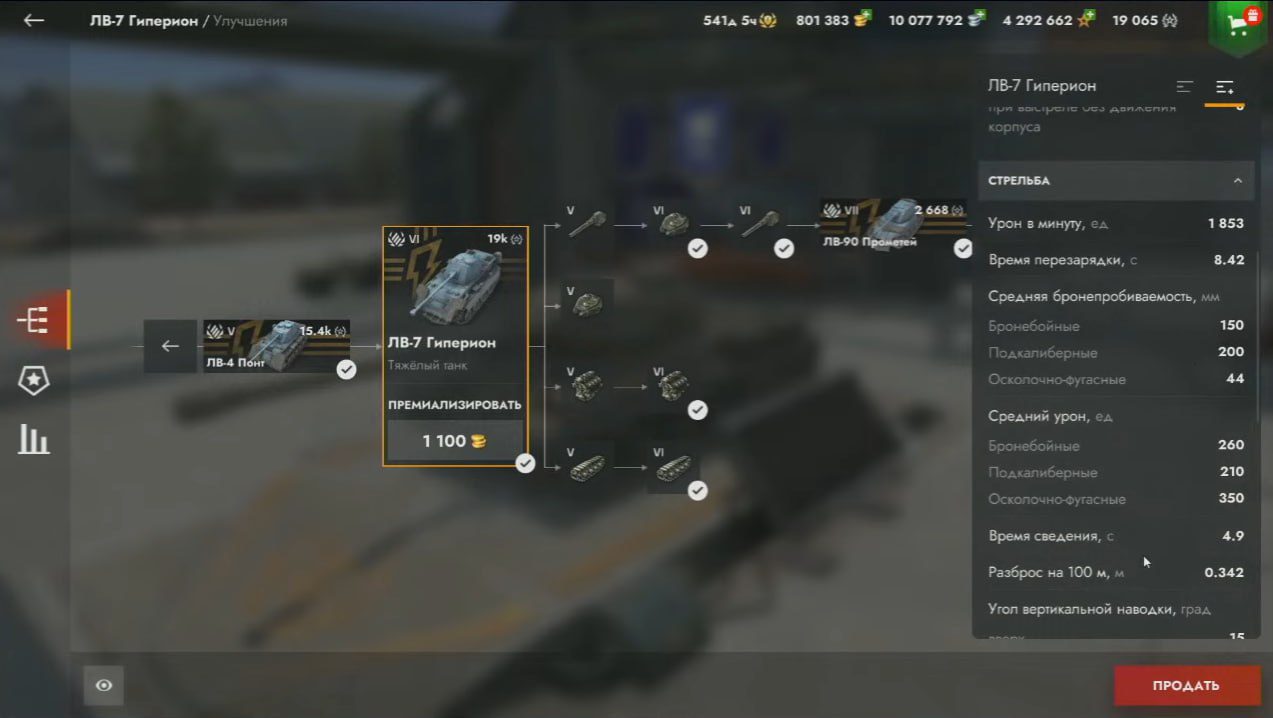Sell the tank with the ПРОДАТЬ button
1273x718 pixels.
[1186, 685]
